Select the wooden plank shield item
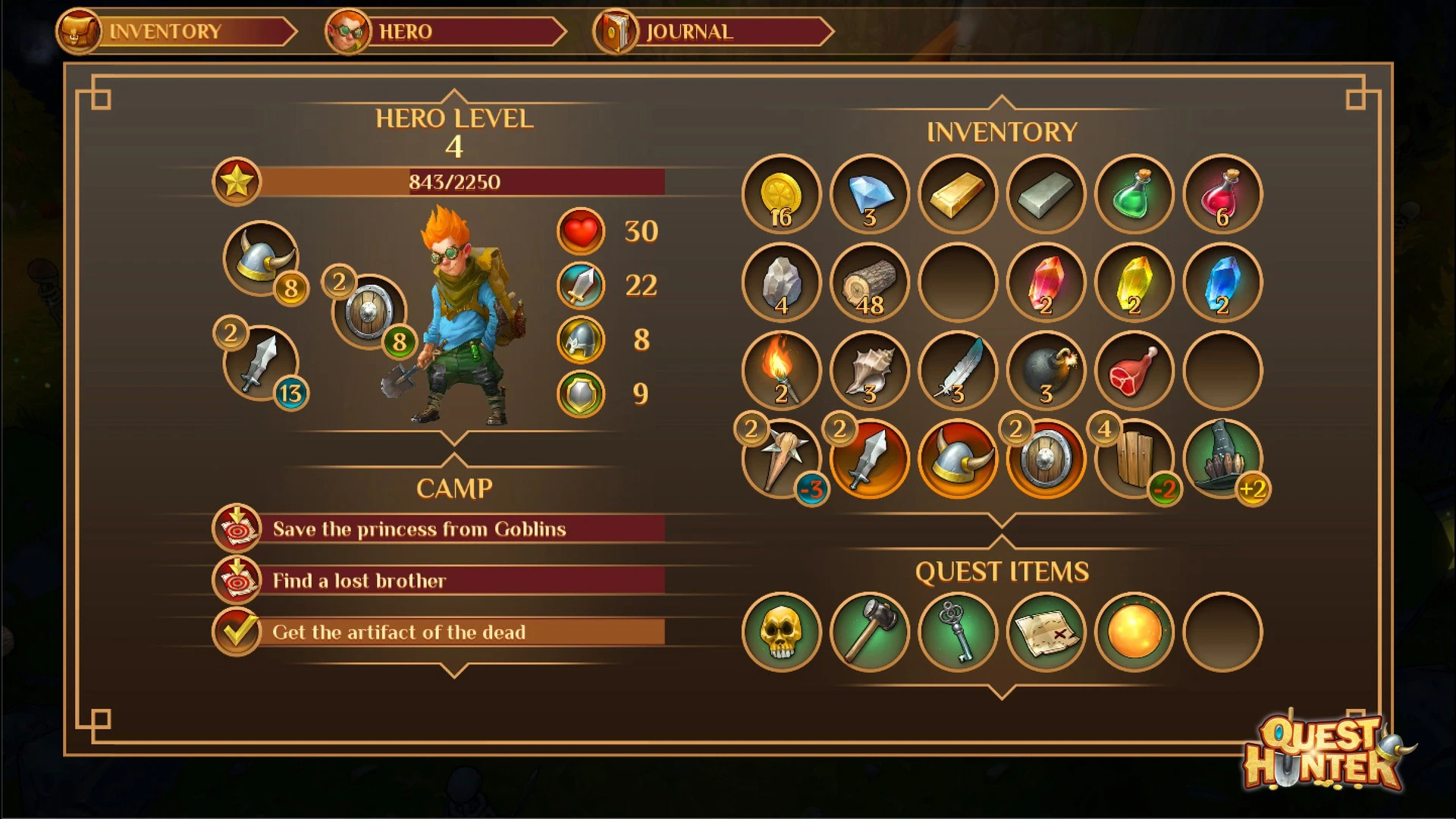1456x819 pixels. tap(1134, 459)
